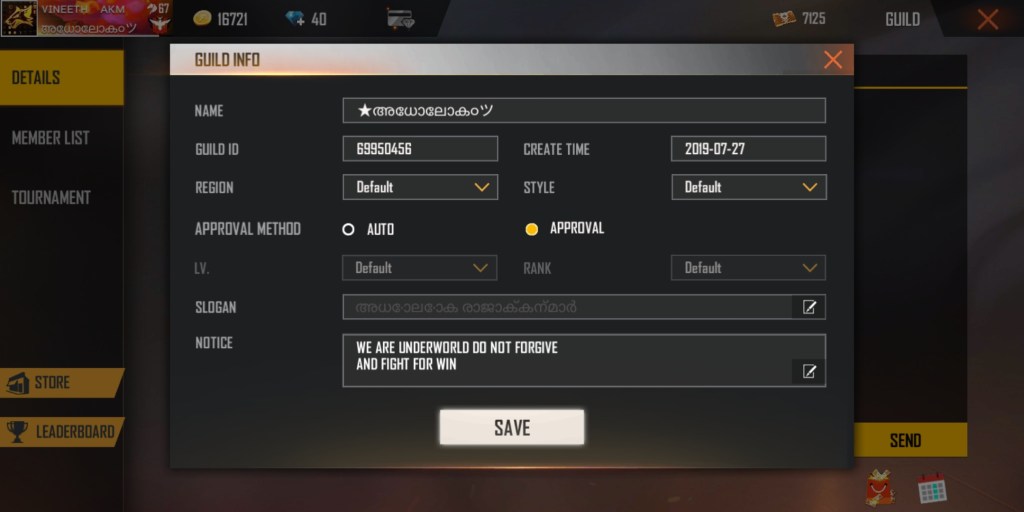Close the Guild Info dialog
Image resolution: width=1024 pixels, height=512 pixels.
coord(832,60)
